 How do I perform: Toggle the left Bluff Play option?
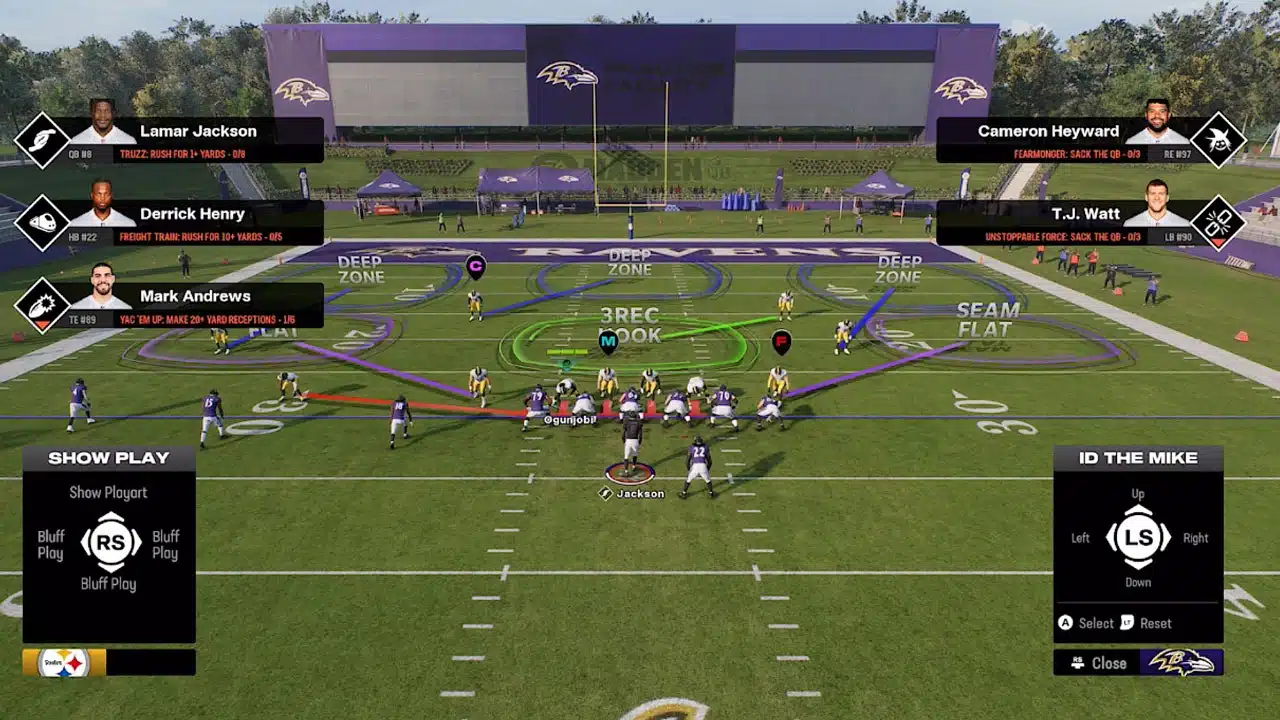50,545
